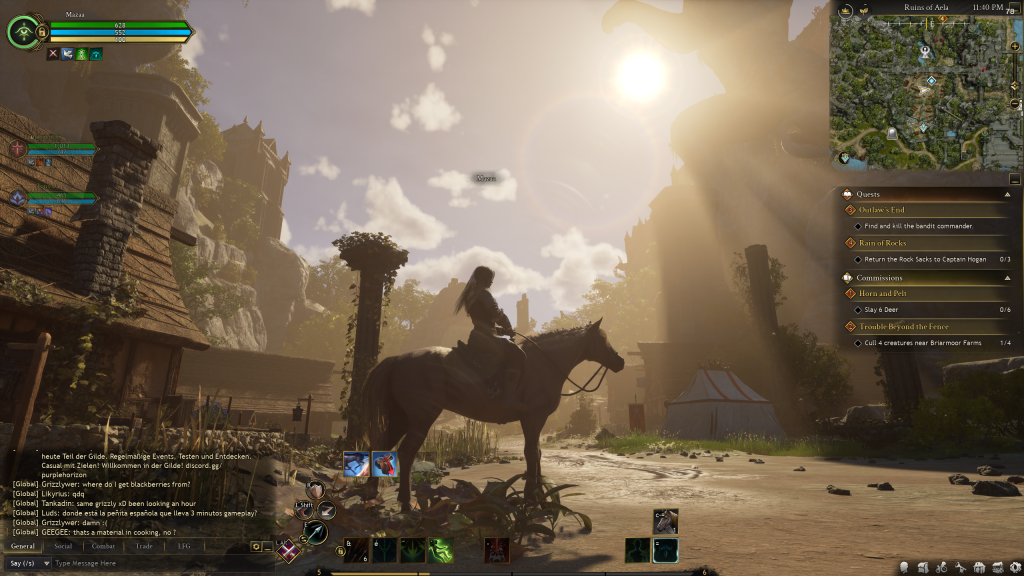Open chat settings gear icon

click(256, 547)
